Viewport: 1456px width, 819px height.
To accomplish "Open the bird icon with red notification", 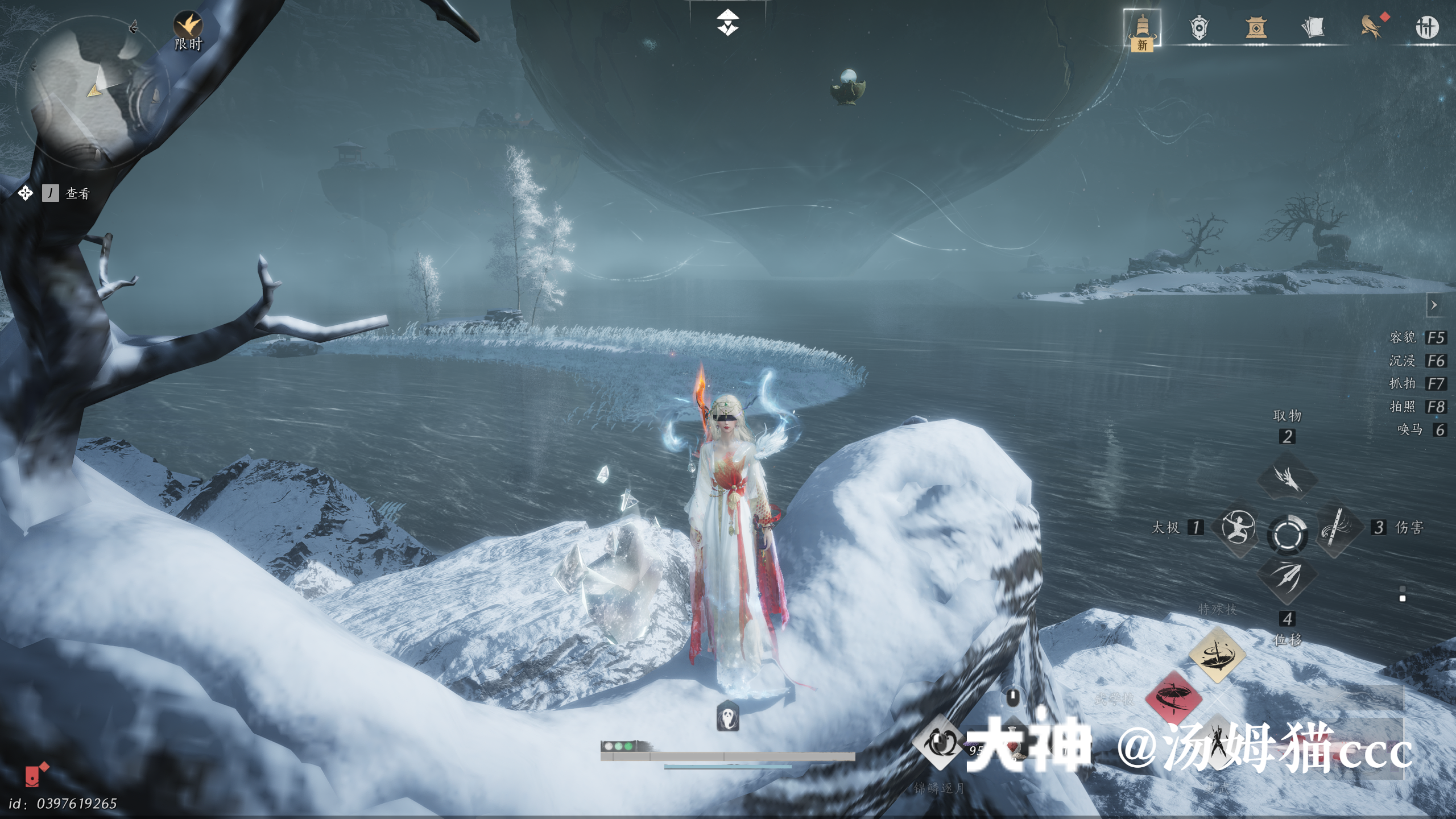I will click(1371, 28).
